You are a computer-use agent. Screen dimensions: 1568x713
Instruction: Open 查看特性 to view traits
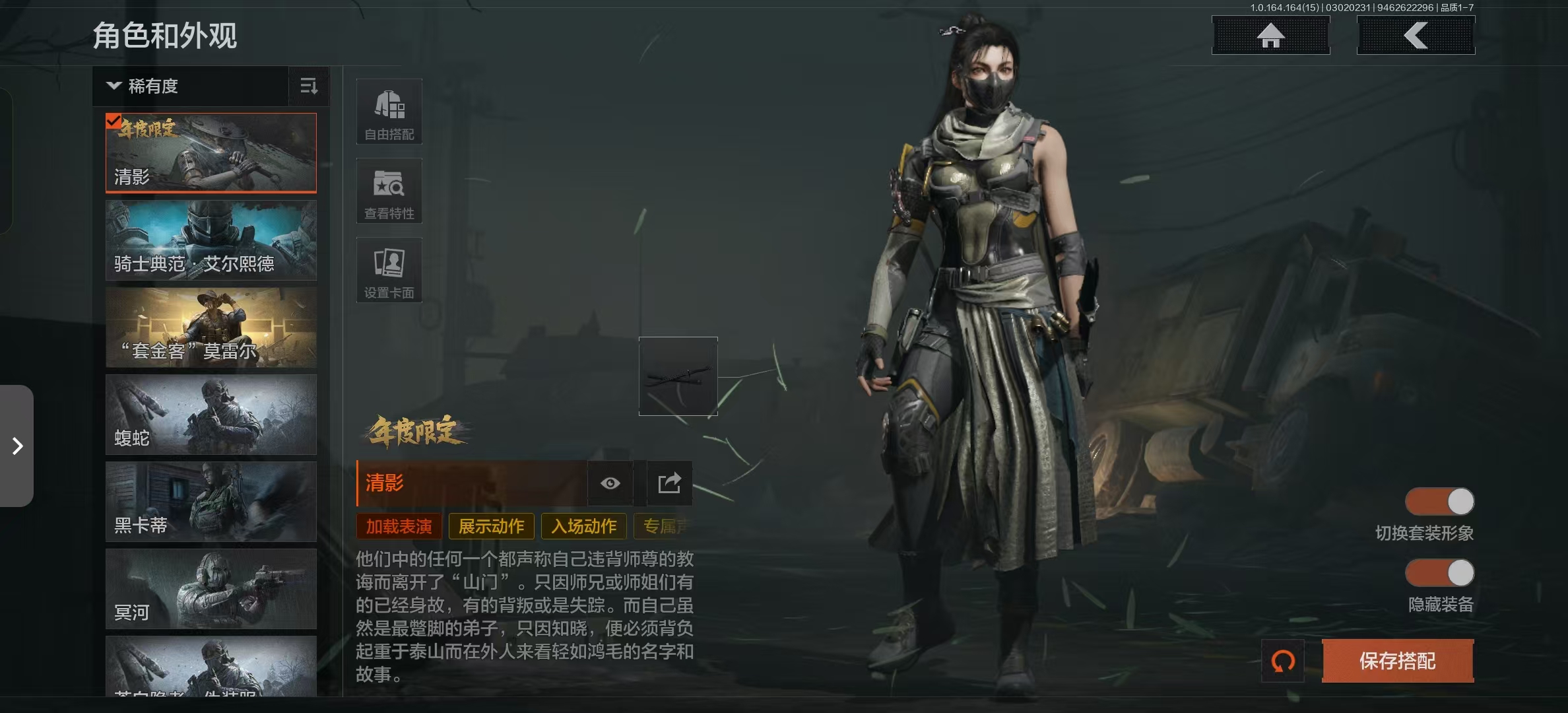(389, 191)
